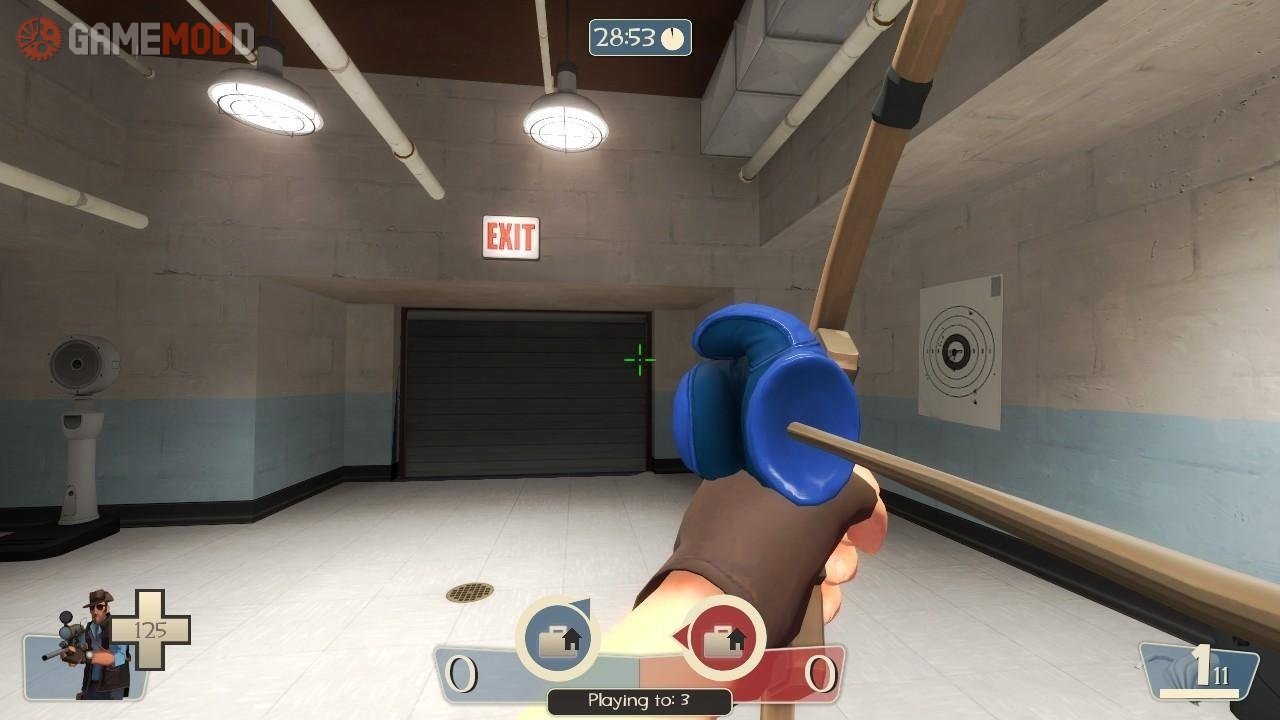Select the Sniper class portrait
The width and height of the screenshot is (1280, 720).
tap(88, 645)
